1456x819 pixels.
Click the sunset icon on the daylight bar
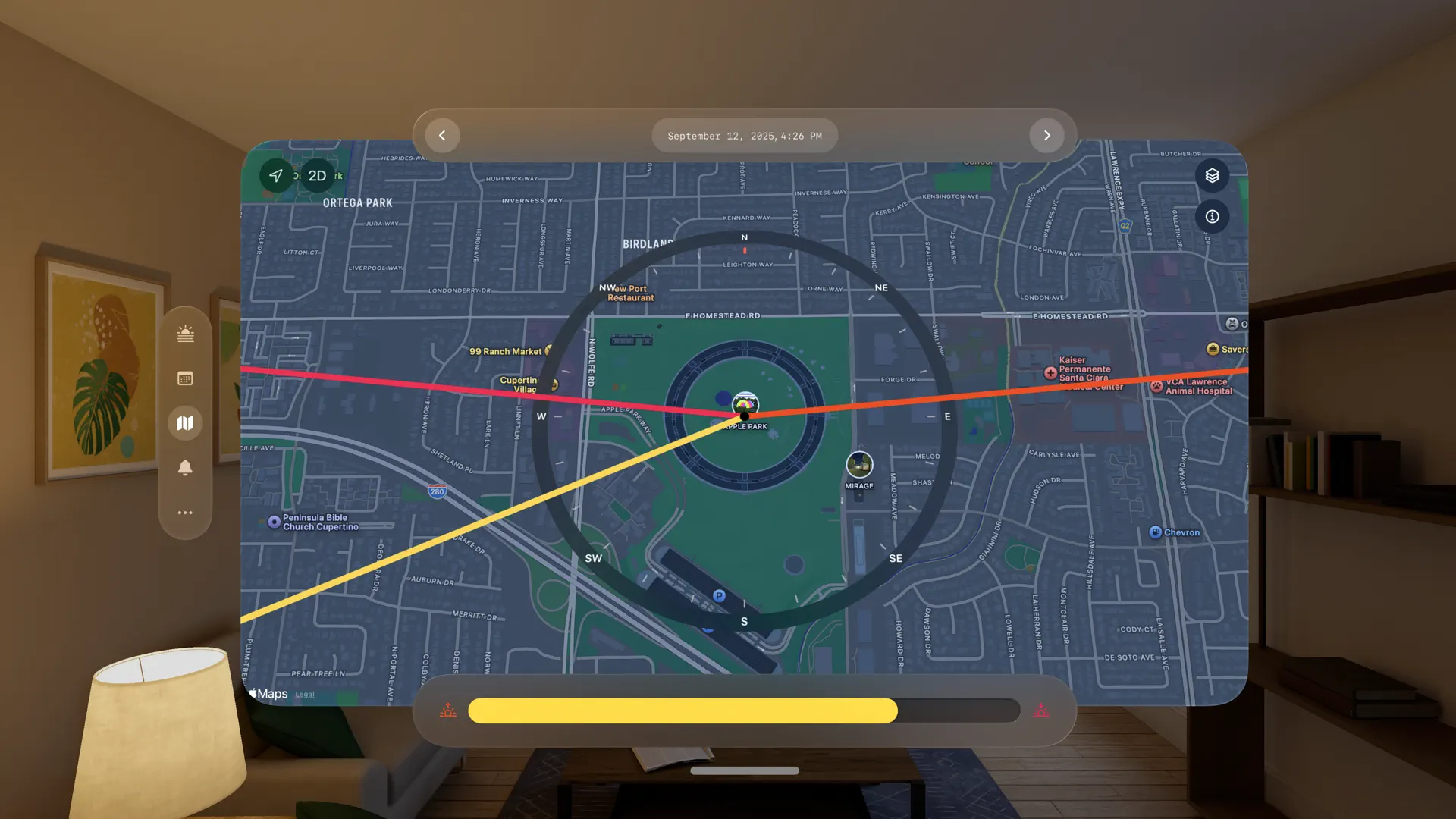(1042, 711)
